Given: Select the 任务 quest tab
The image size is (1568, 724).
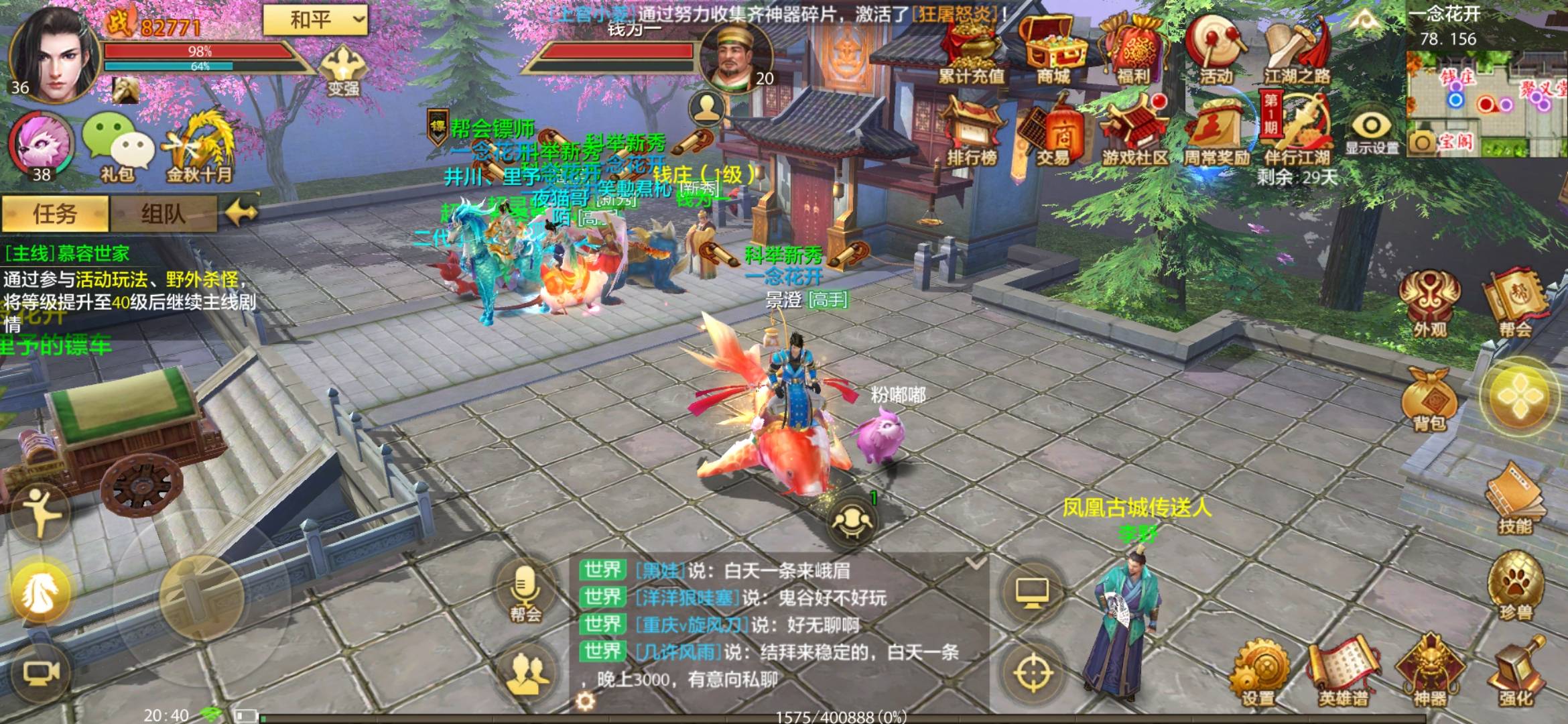Looking at the screenshot, I should (x=55, y=215).
